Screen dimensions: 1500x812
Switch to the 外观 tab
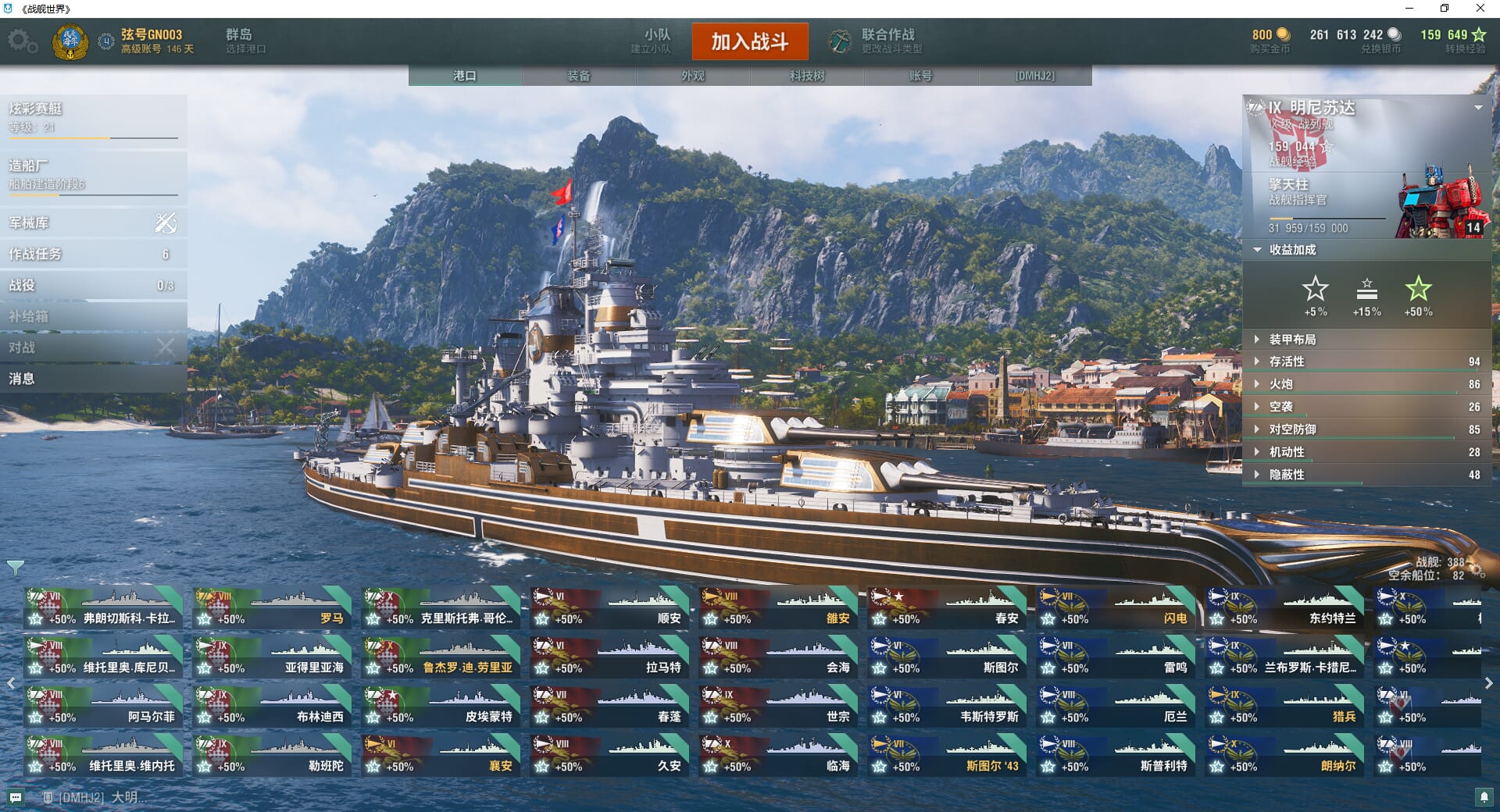click(693, 76)
